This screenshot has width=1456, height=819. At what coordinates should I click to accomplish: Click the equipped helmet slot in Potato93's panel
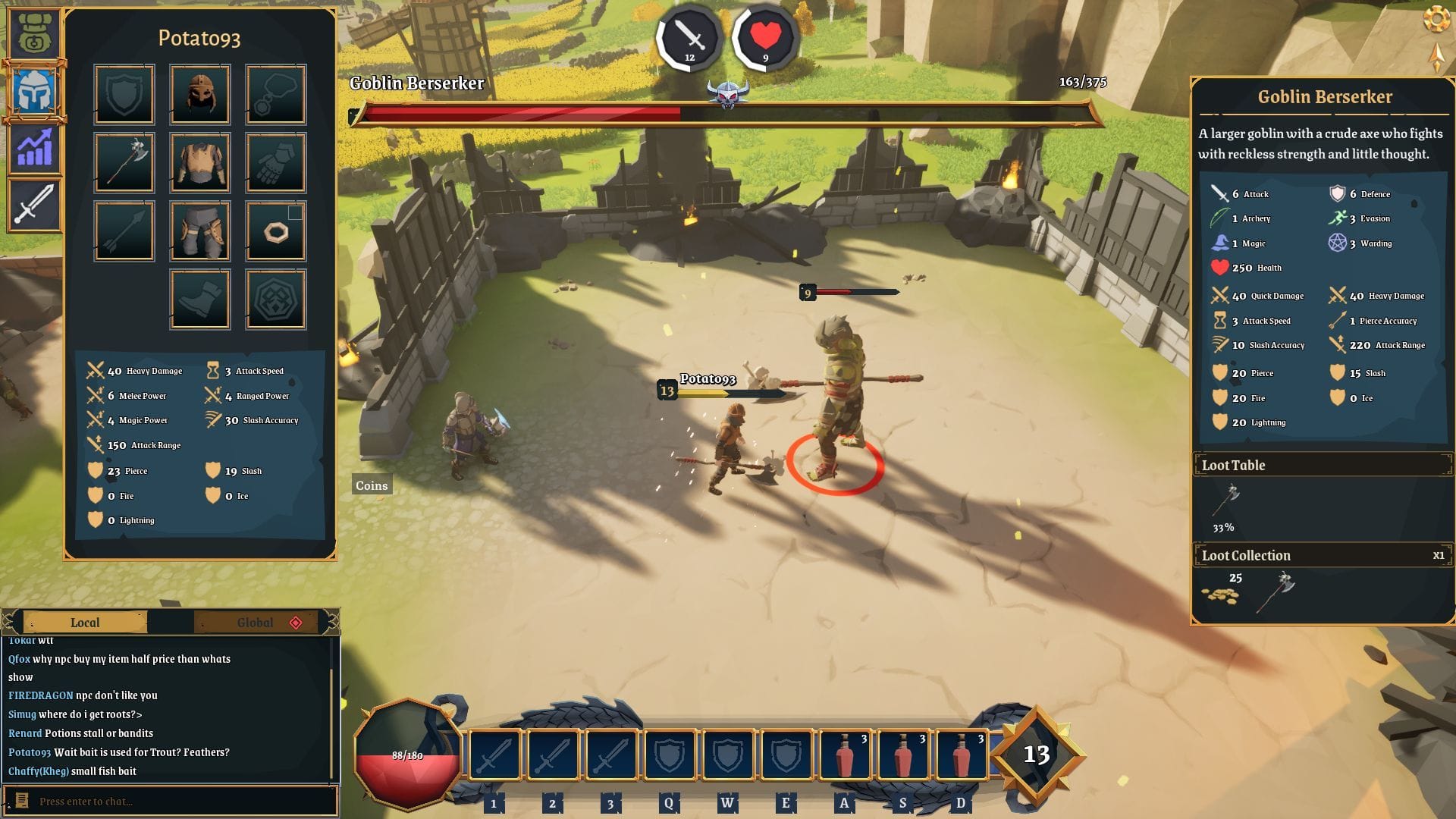tap(199, 93)
